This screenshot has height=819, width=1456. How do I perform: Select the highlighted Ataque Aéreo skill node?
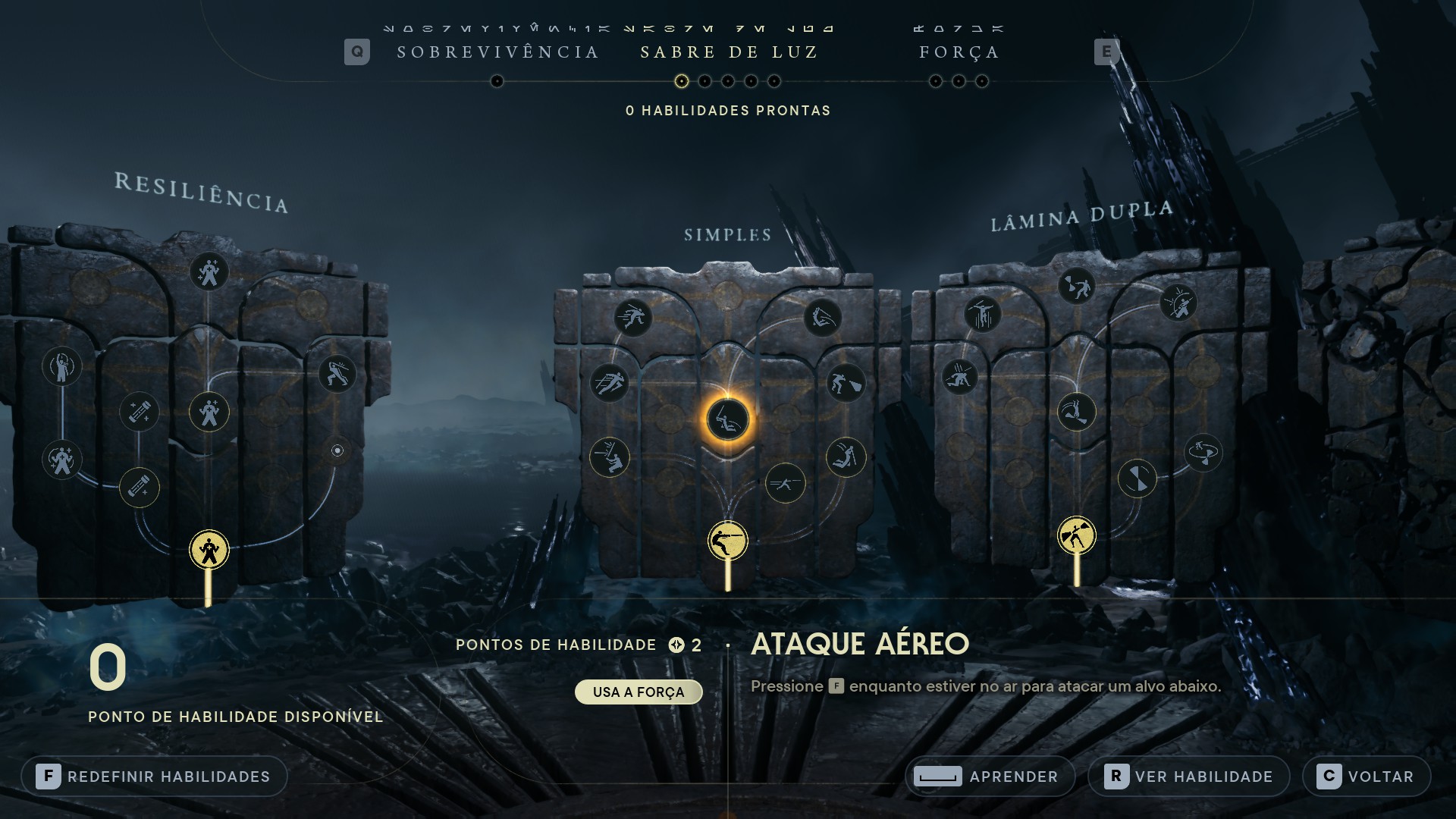click(728, 419)
